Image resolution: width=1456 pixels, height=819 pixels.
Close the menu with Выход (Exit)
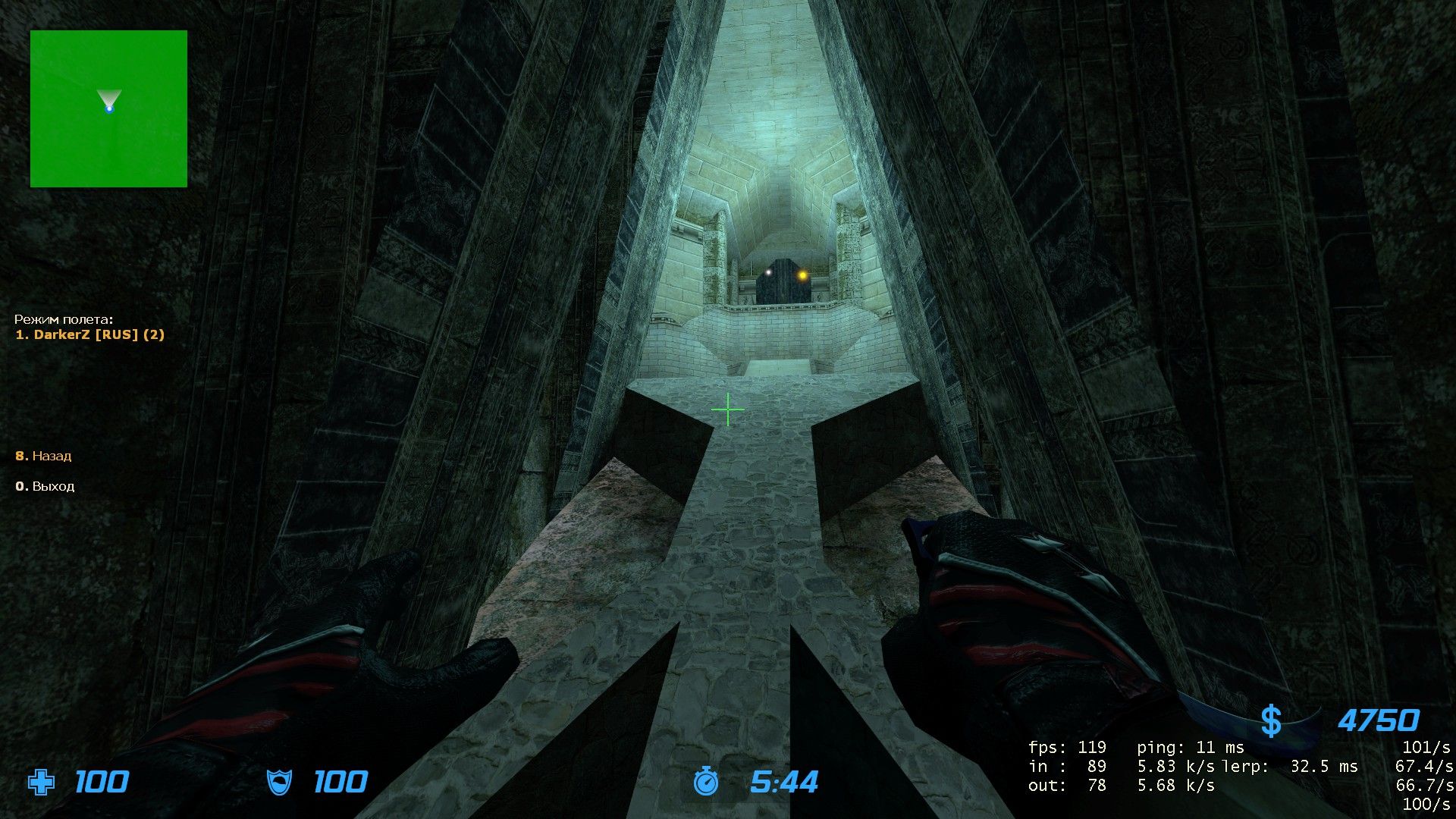[x=45, y=486]
